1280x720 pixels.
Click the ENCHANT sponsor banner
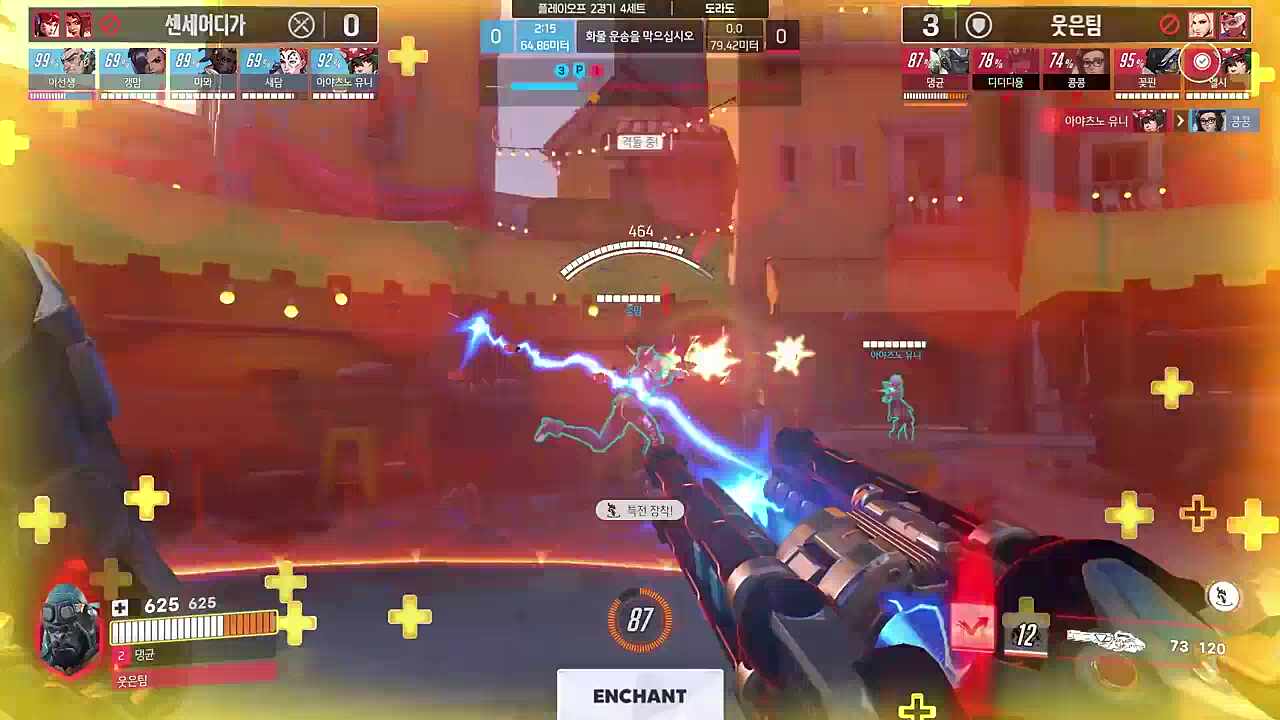tap(639, 697)
